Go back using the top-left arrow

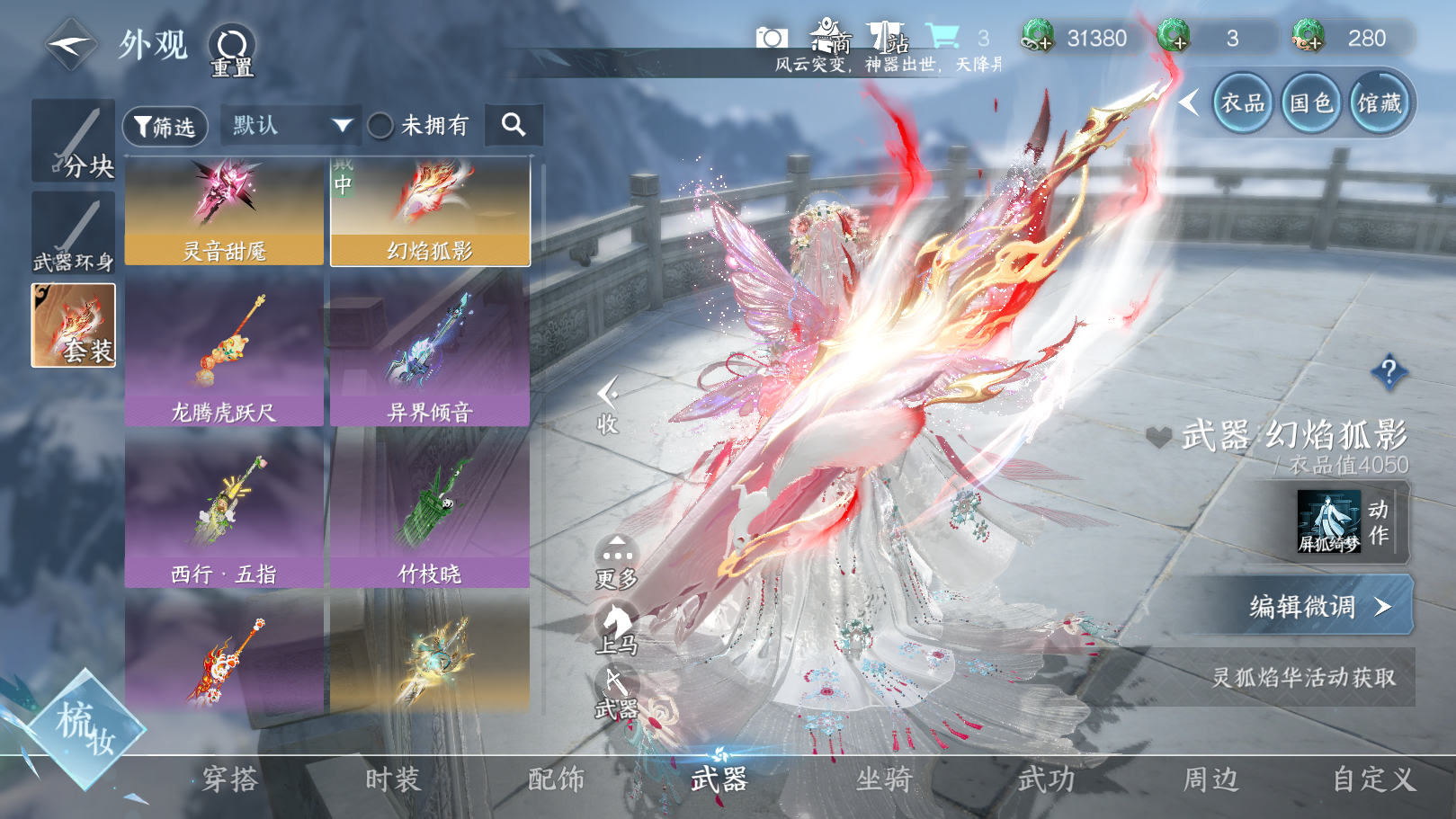(70, 43)
